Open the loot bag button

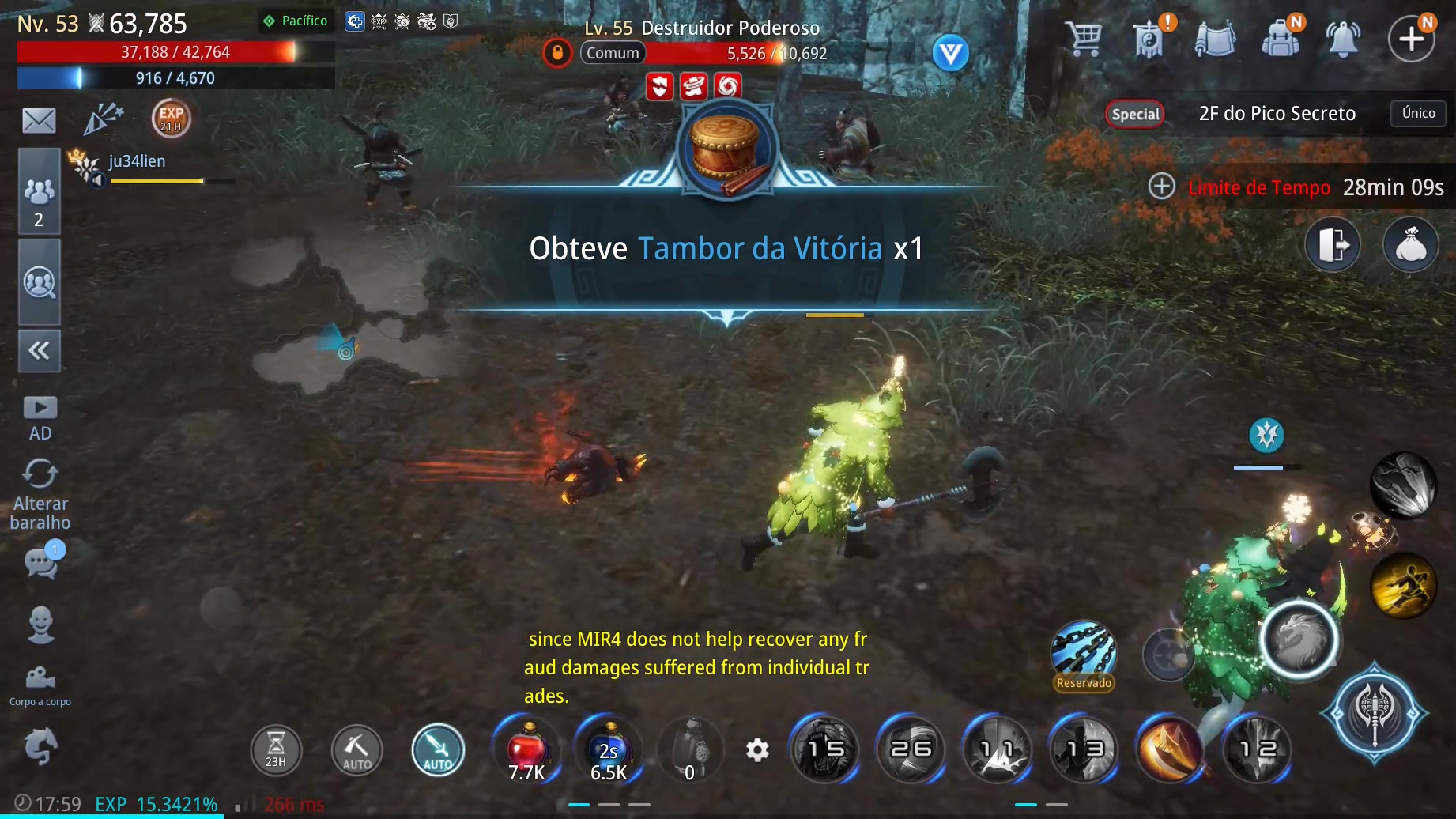(1410, 244)
